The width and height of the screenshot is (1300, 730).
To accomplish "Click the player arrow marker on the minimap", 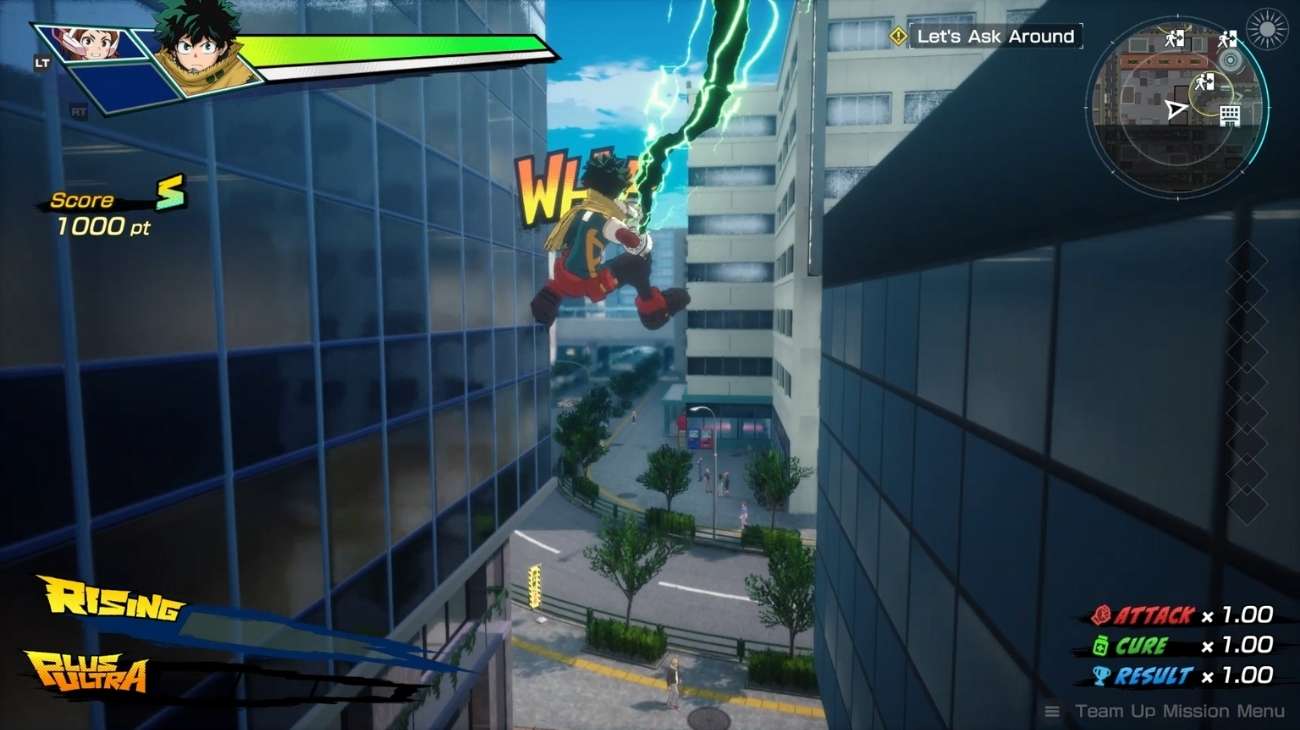I will [x=1177, y=107].
